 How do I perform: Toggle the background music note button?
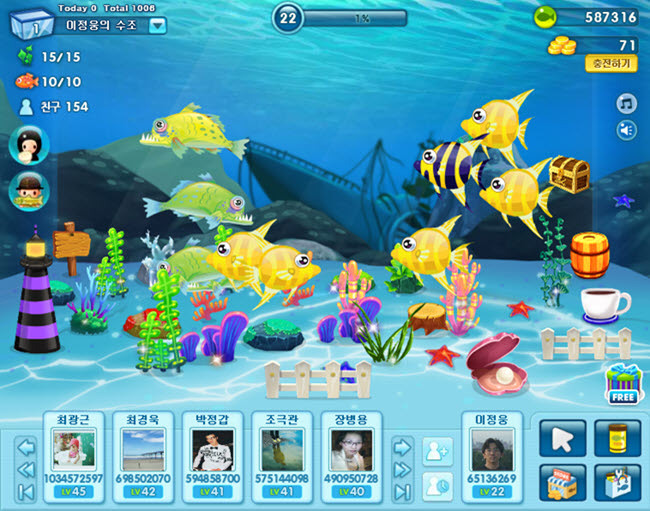point(626,104)
